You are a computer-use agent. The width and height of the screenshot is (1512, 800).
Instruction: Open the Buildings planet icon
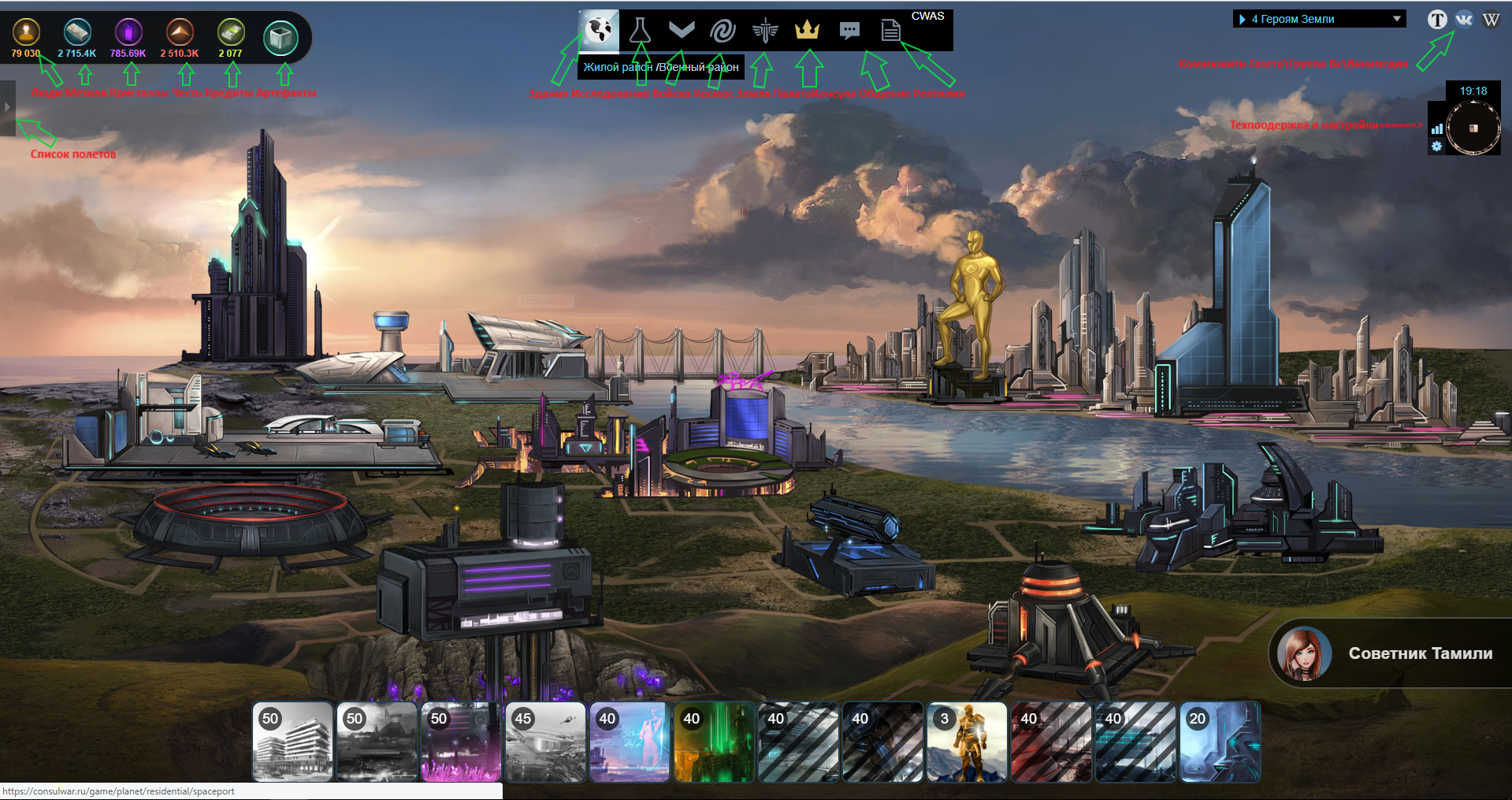(599, 31)
